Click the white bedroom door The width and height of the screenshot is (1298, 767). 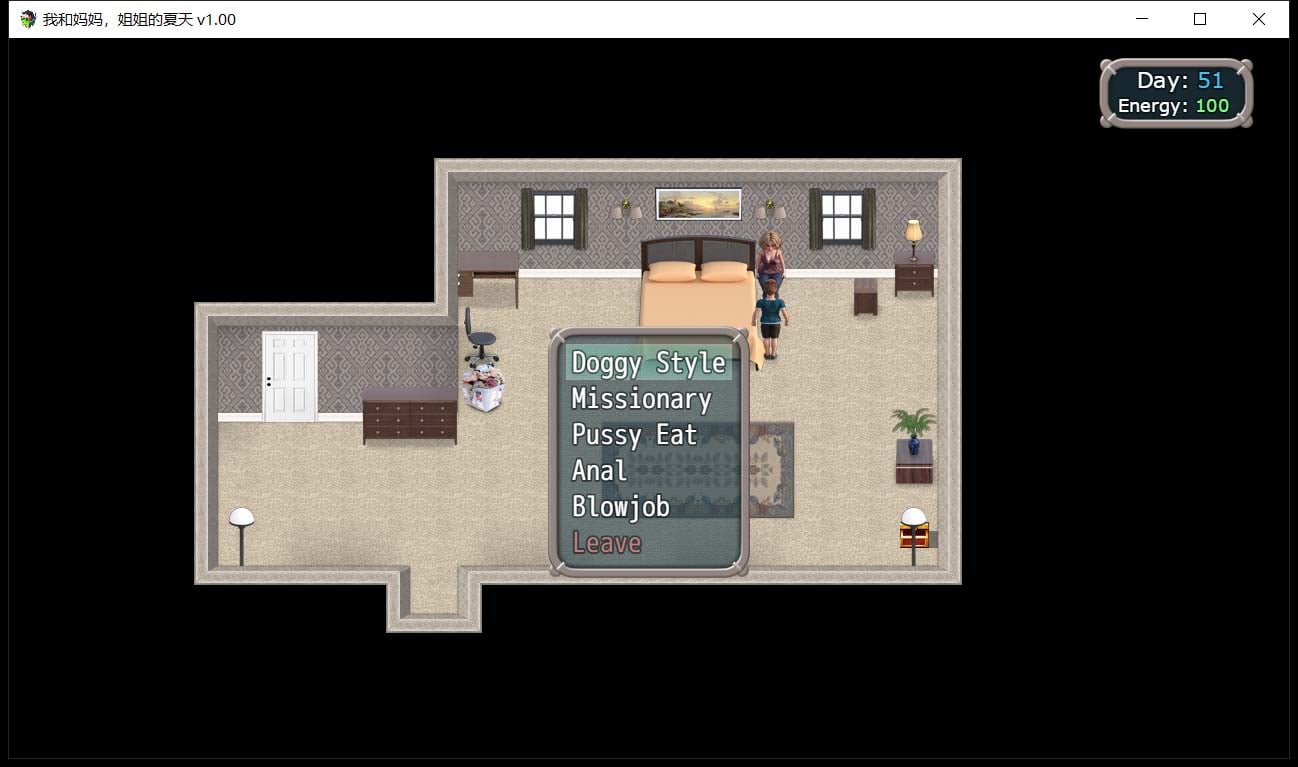(x=289, y=375)
